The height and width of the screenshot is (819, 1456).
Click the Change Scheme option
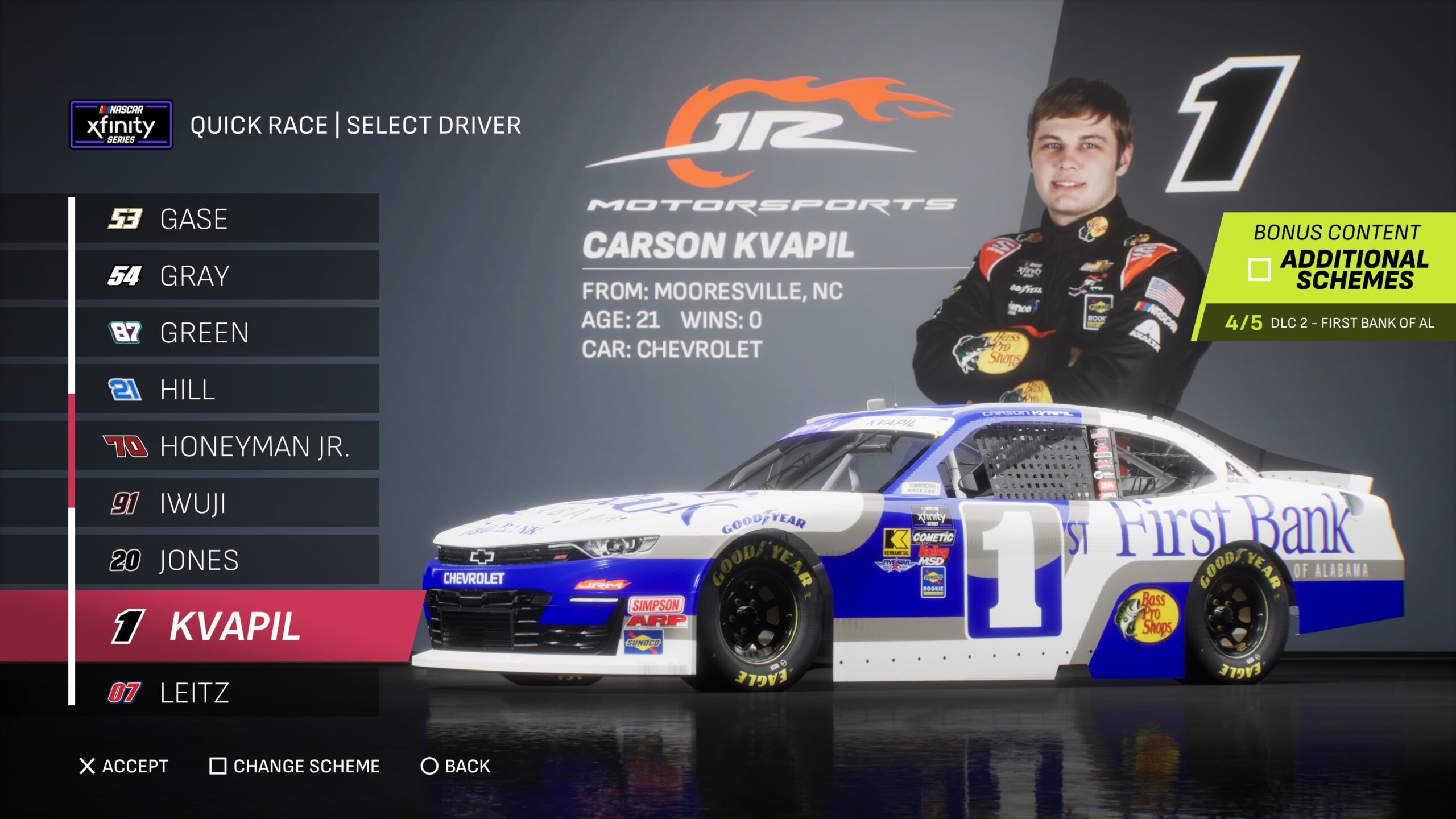[x=295, y=766]
